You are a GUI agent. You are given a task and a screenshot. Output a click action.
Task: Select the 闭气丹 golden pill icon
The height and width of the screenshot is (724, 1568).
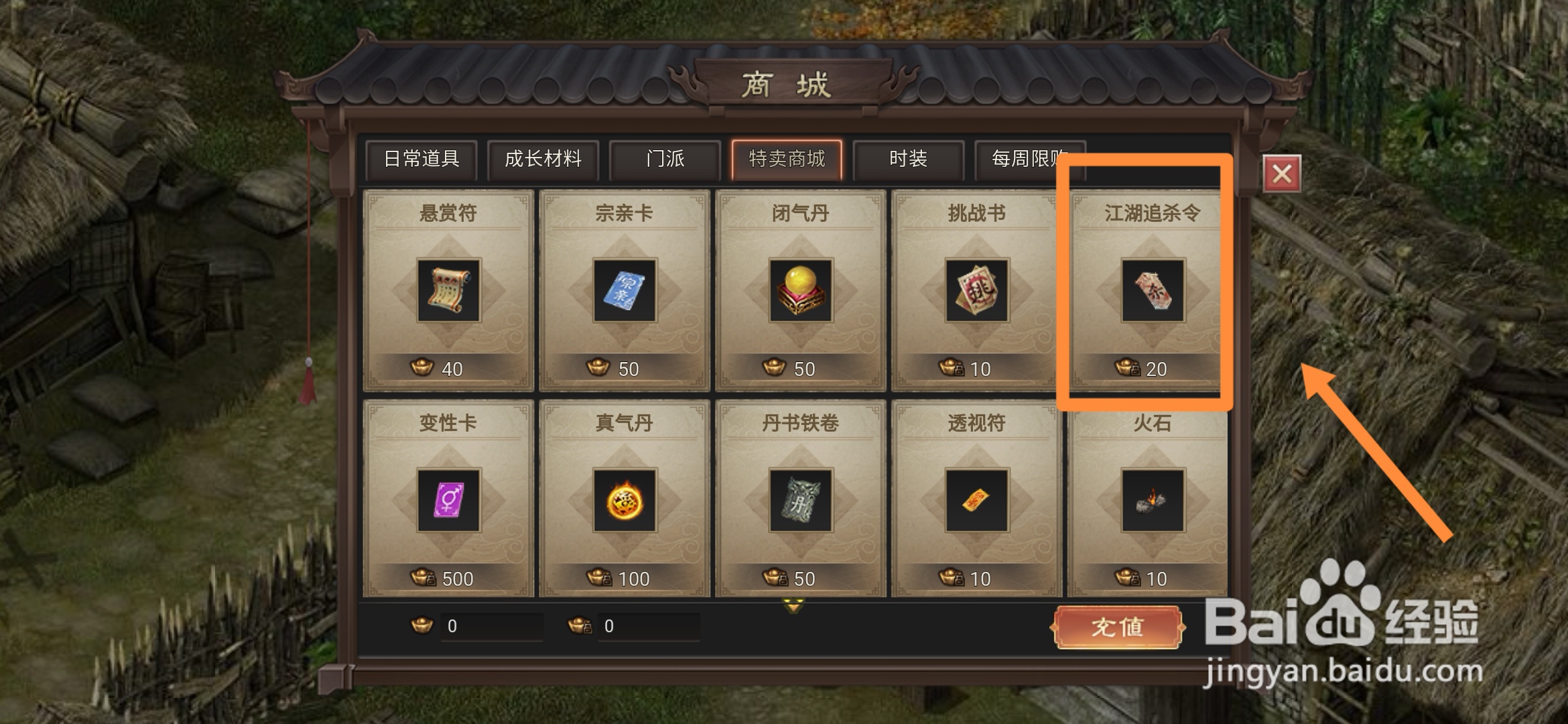coord(798,290)
